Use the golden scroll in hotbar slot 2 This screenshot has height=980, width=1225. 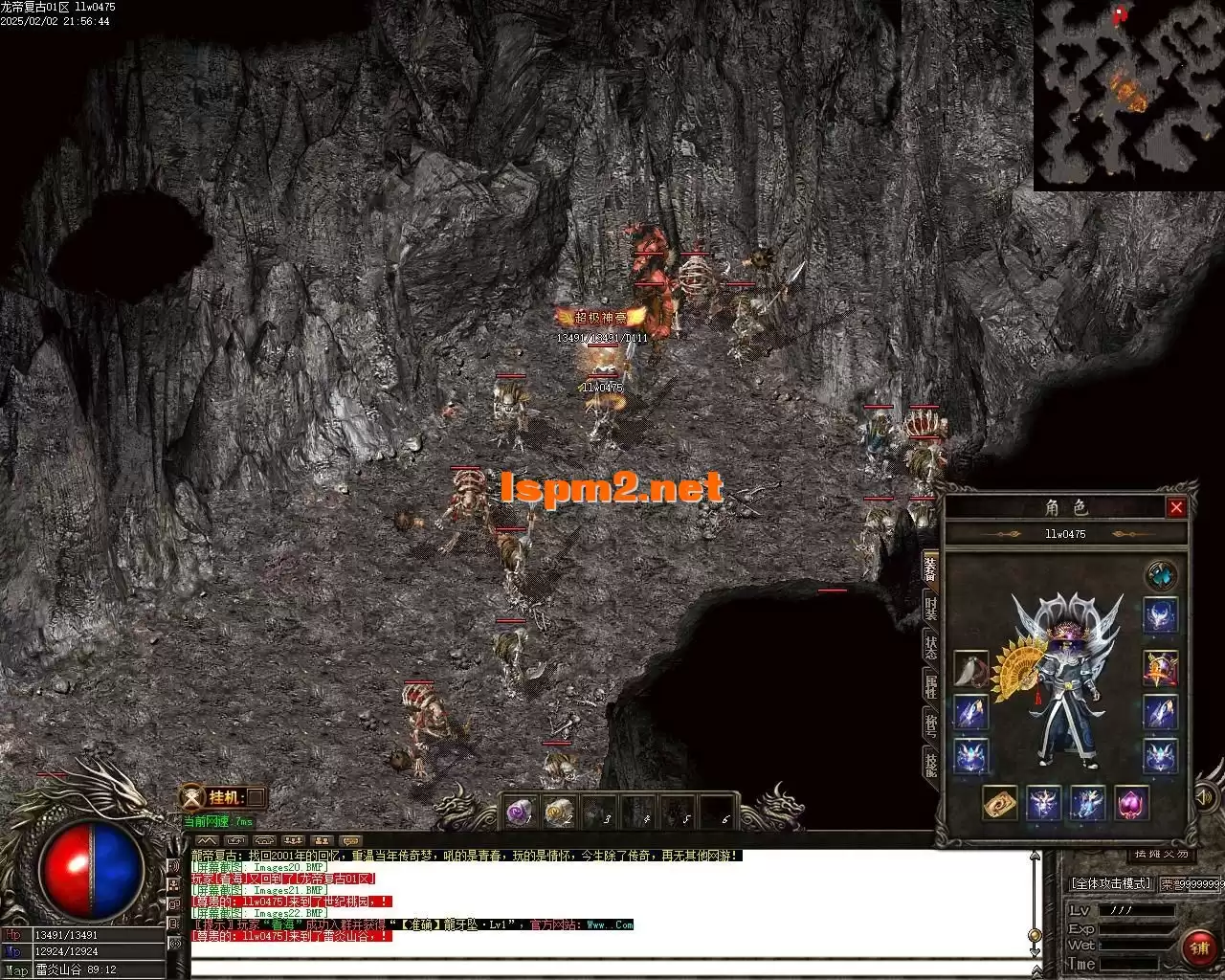(557, 813)
